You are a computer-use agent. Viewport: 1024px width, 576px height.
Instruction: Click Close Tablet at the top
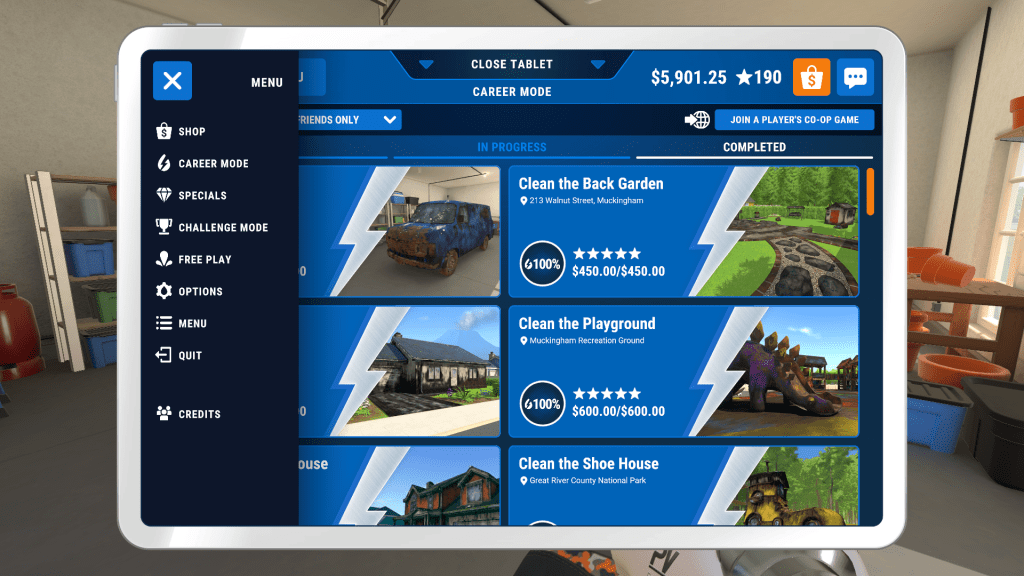pos(512,65)
